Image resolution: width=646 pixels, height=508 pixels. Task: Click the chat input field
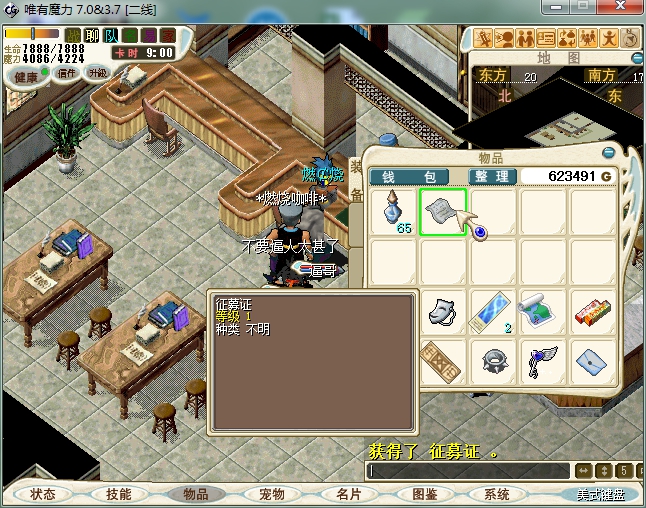(468, 470)
